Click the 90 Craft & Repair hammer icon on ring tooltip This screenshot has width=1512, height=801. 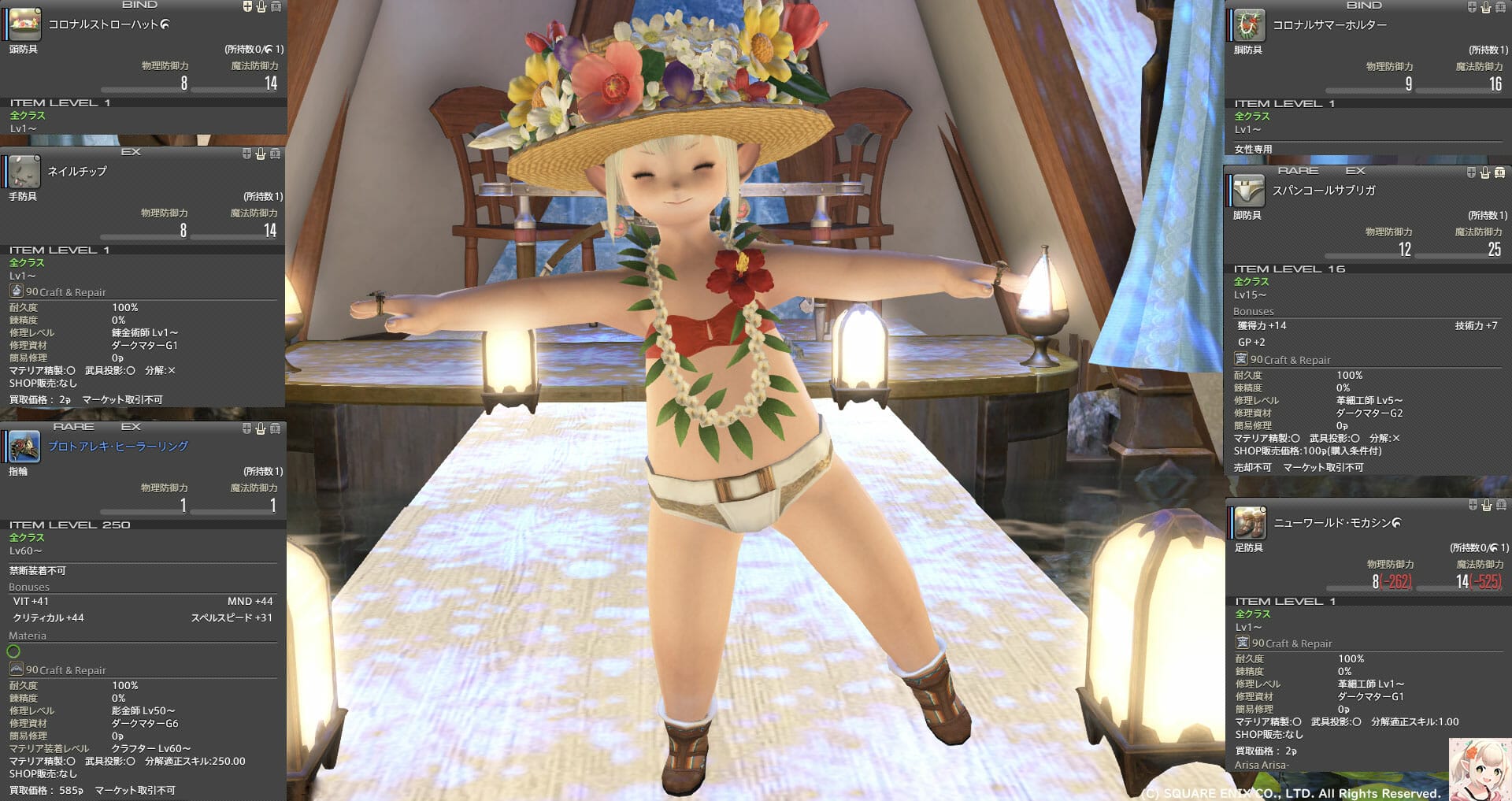17,669
